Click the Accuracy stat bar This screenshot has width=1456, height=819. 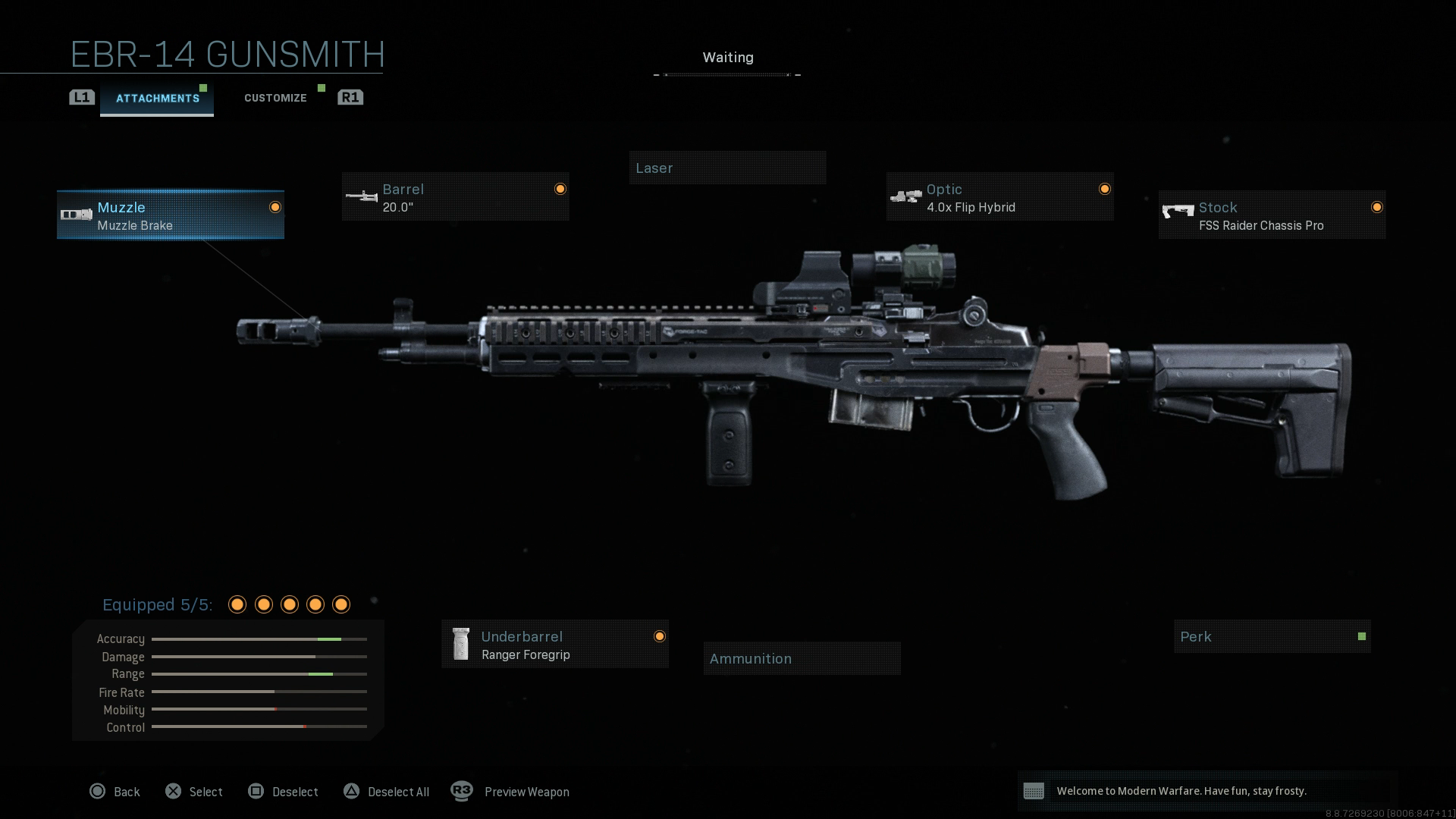pyautogui.click(x=259, y=639)
